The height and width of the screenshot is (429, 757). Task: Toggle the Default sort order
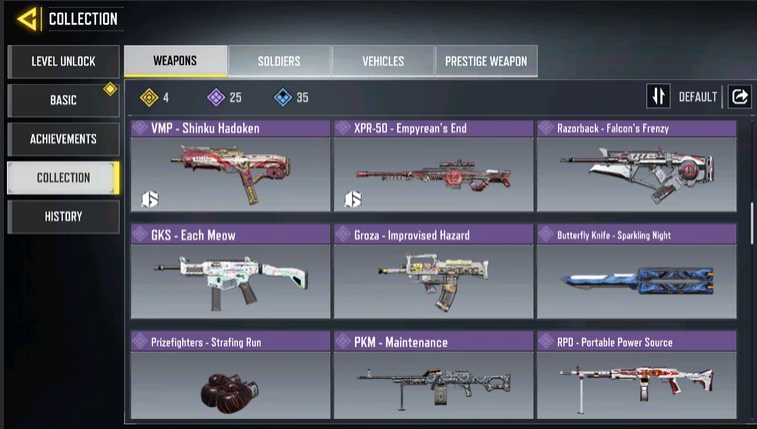(659, 97)
